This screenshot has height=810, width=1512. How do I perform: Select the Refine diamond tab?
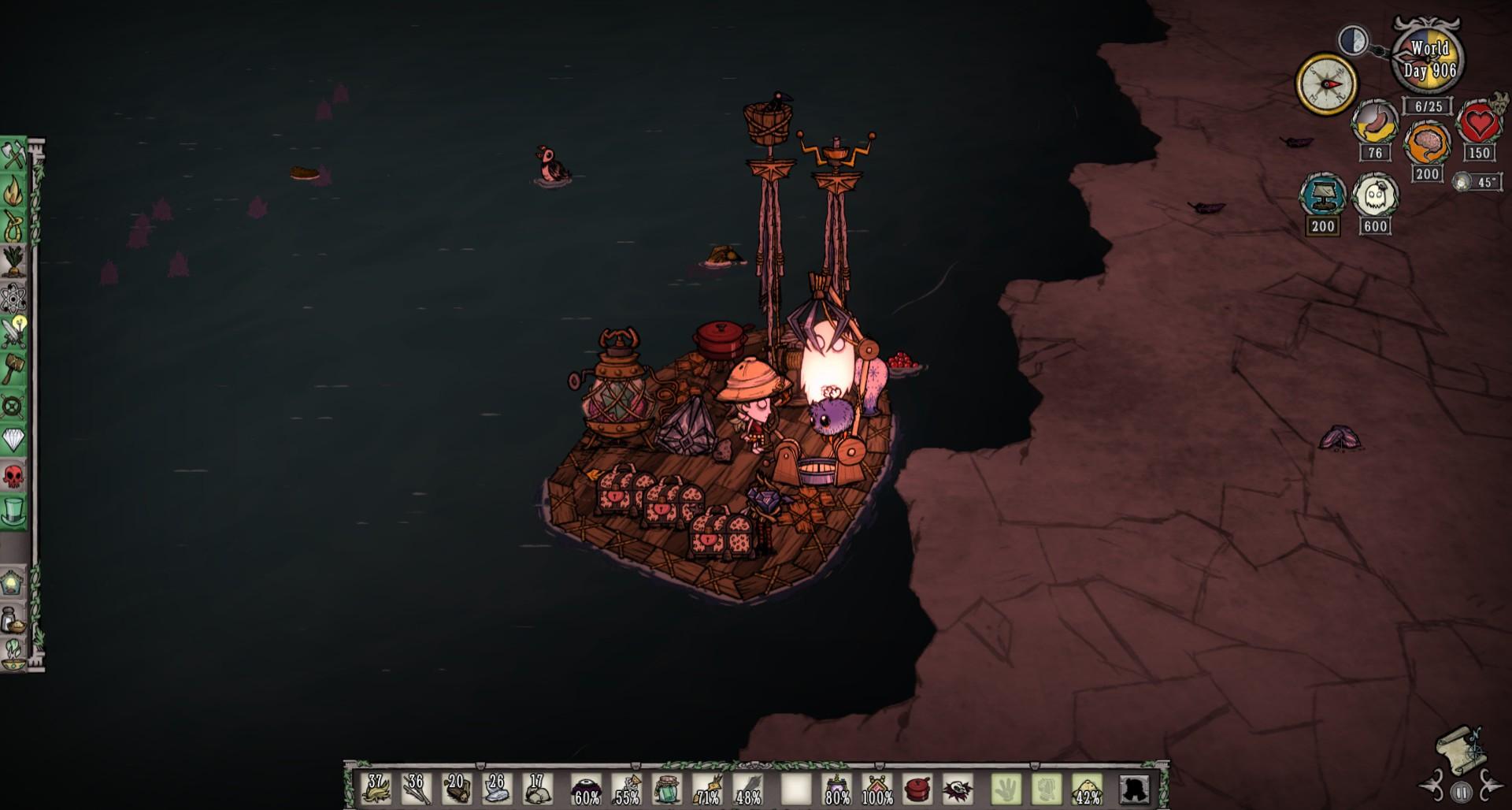(x=13, y=440)
